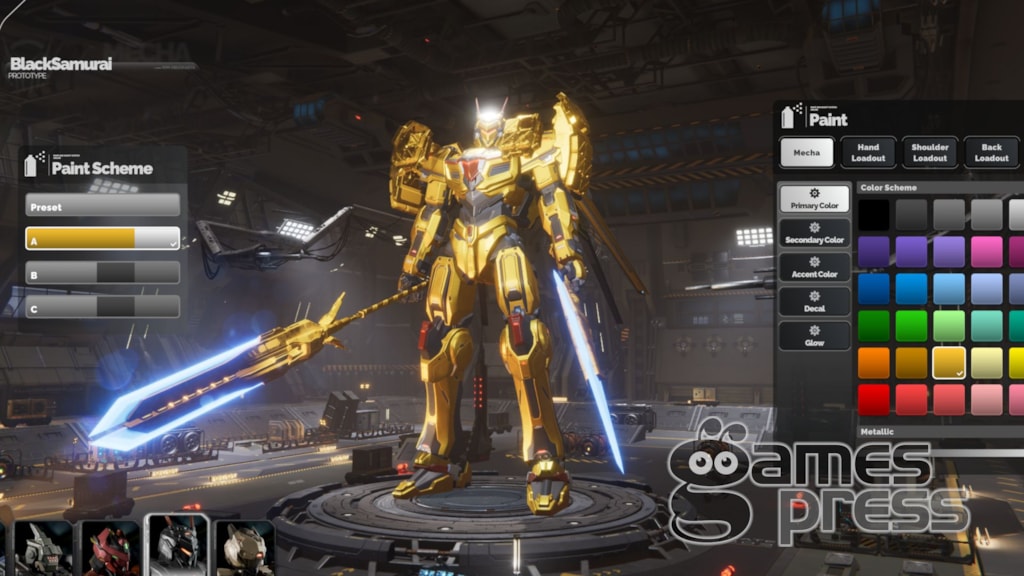The height and width of the screenshot is (576, 1024).
Task: Open the Hand Loadout tab
Action: pyautogui.click(x=868, y=152)
